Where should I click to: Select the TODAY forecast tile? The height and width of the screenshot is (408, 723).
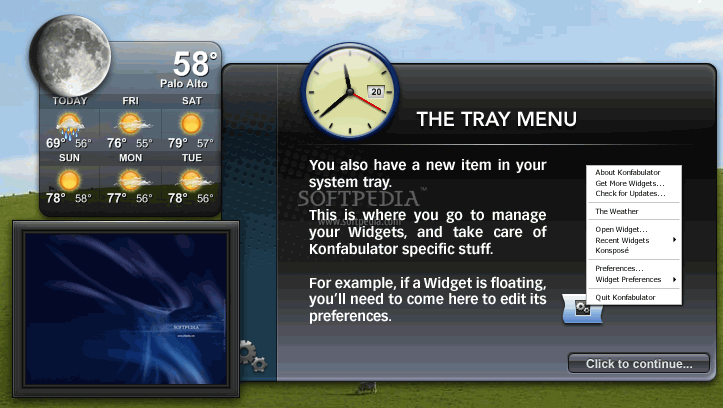[x=69, y=122]
